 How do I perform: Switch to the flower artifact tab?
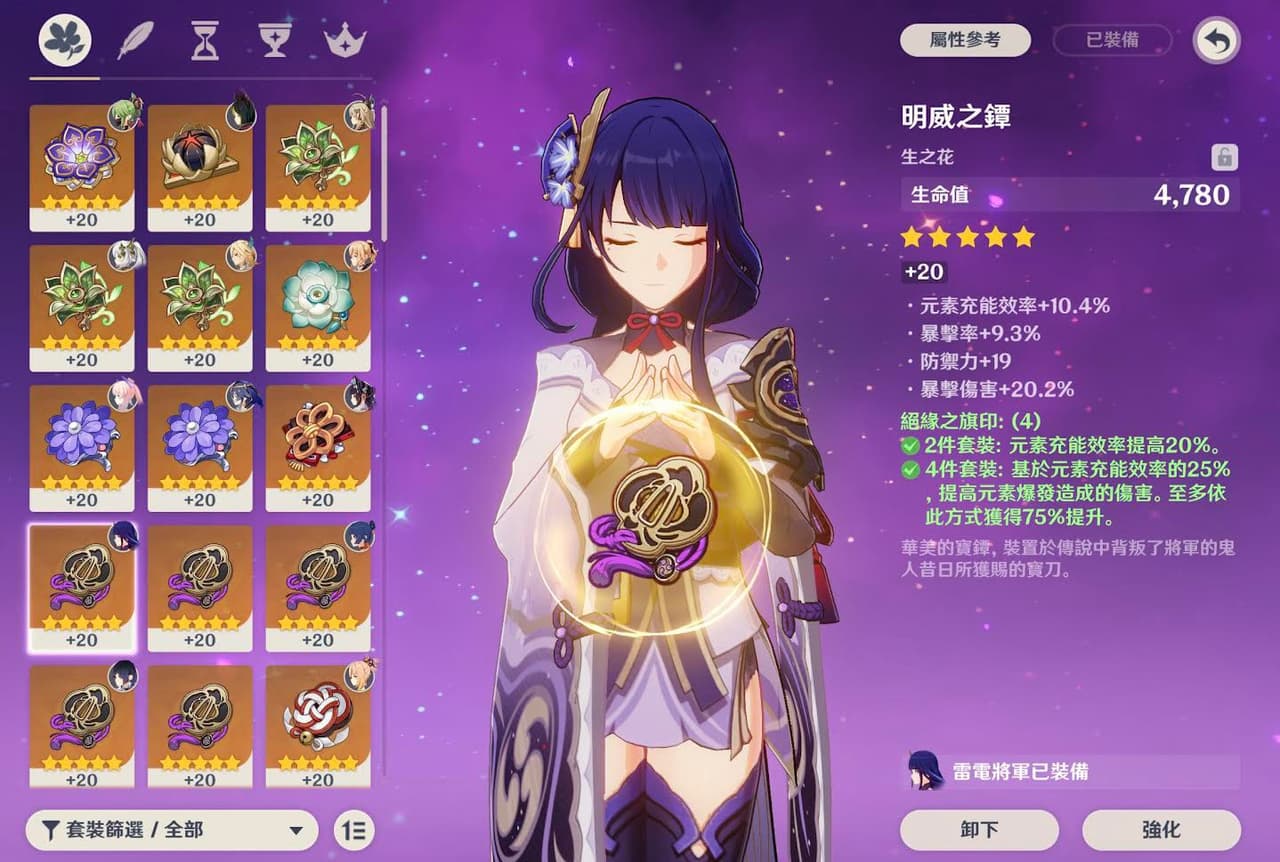coord(65,42)
